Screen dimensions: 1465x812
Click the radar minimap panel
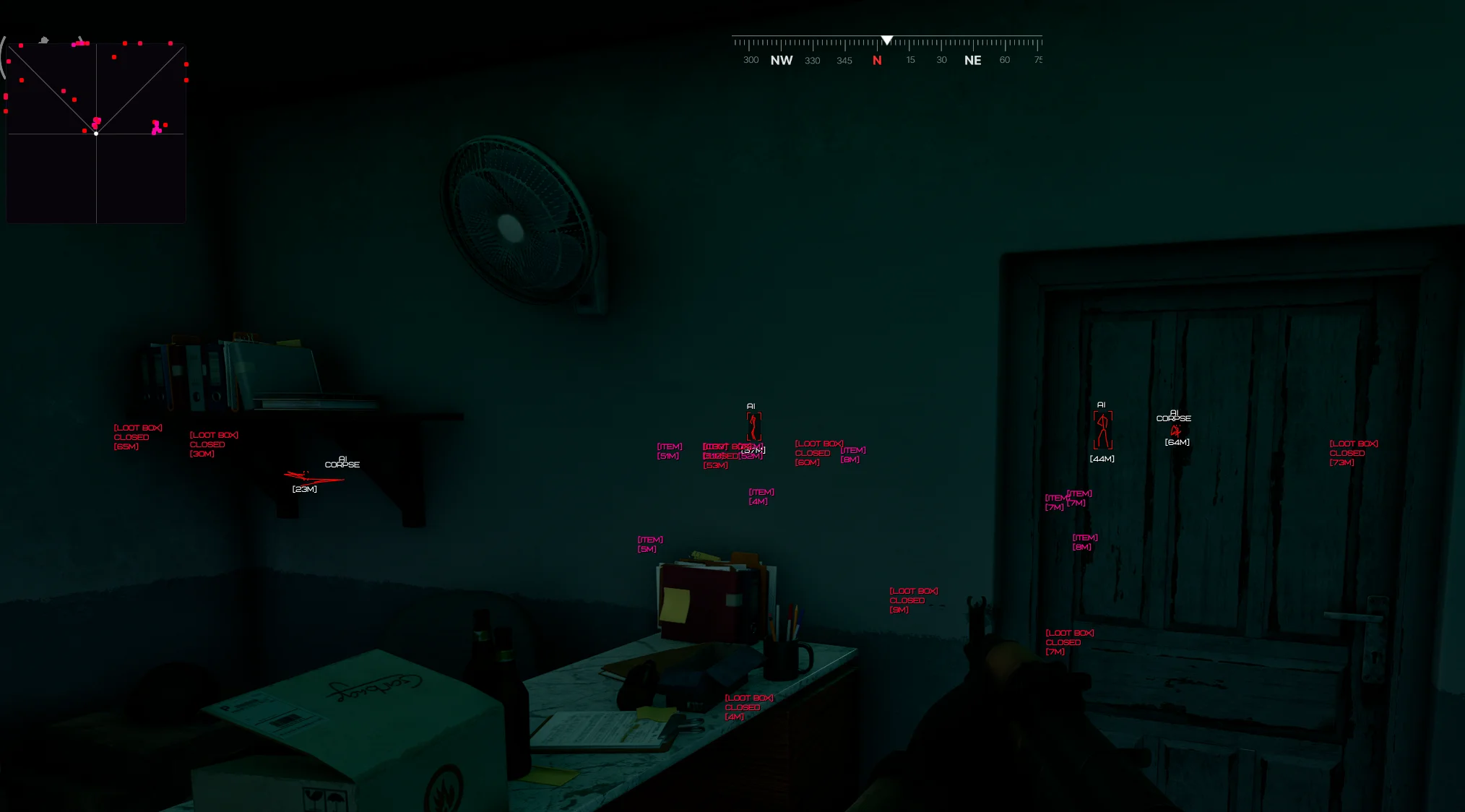[96, 133]
